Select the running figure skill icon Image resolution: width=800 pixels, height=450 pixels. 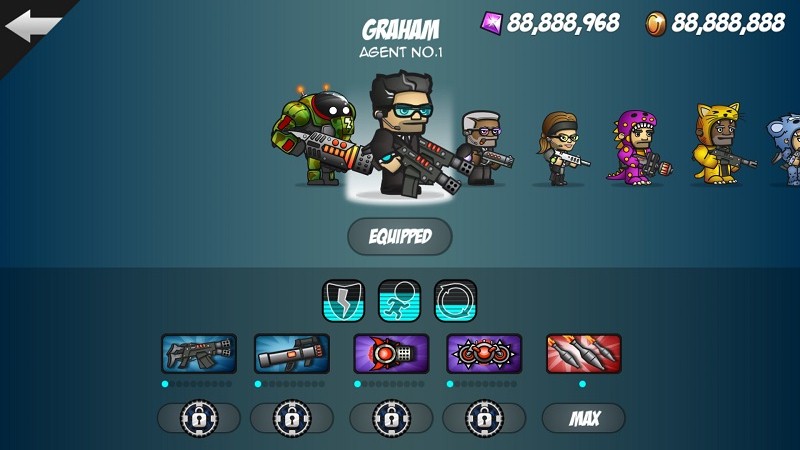coord(399,300)
